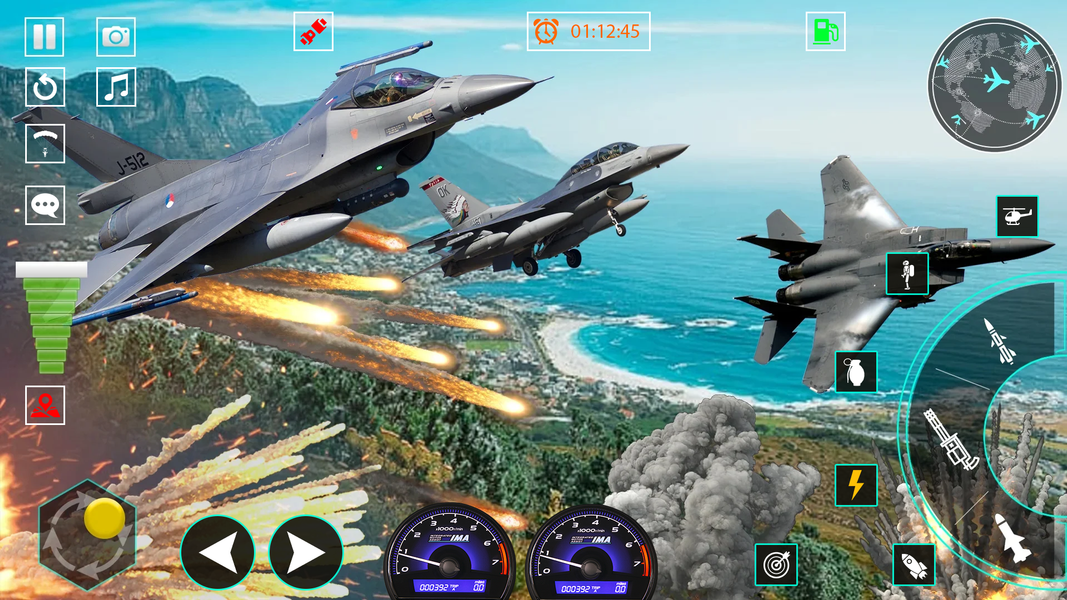
Task: Toggle the music note button
Action: pyautogui.click(x=116, y=87)
